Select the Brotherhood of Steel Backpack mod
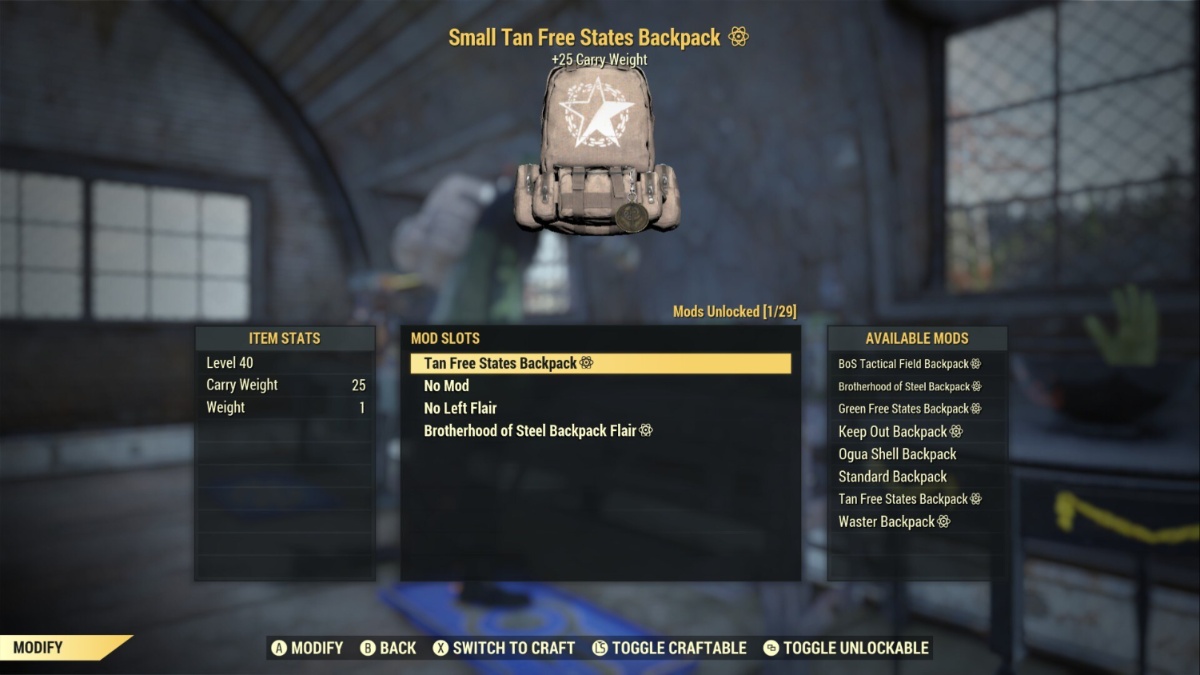1200x675 pixels. [x=909, y=387]
